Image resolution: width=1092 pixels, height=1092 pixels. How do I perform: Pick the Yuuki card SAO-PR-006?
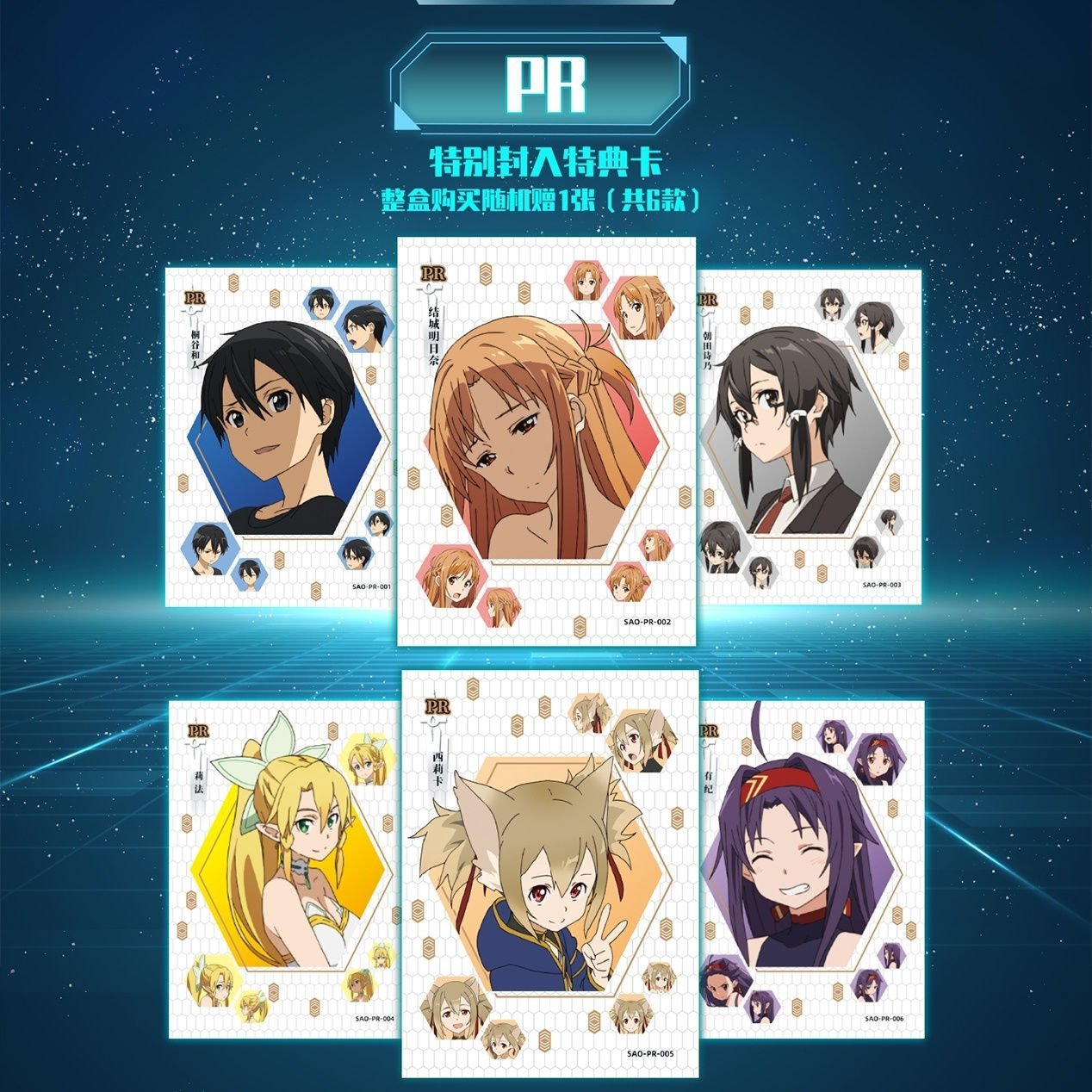[x=812, y=869]
